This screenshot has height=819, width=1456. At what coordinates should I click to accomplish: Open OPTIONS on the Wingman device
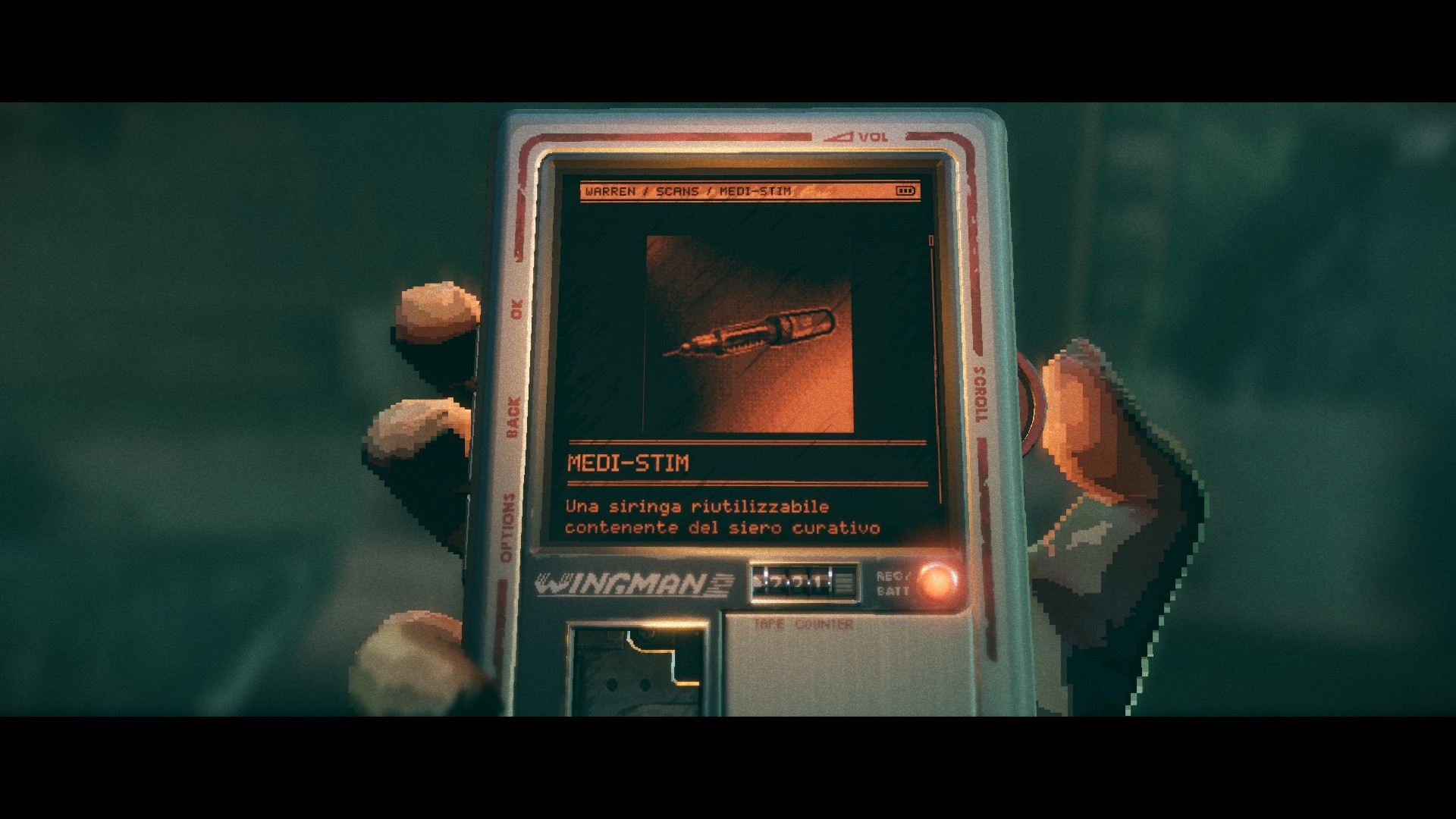point(507,528)
